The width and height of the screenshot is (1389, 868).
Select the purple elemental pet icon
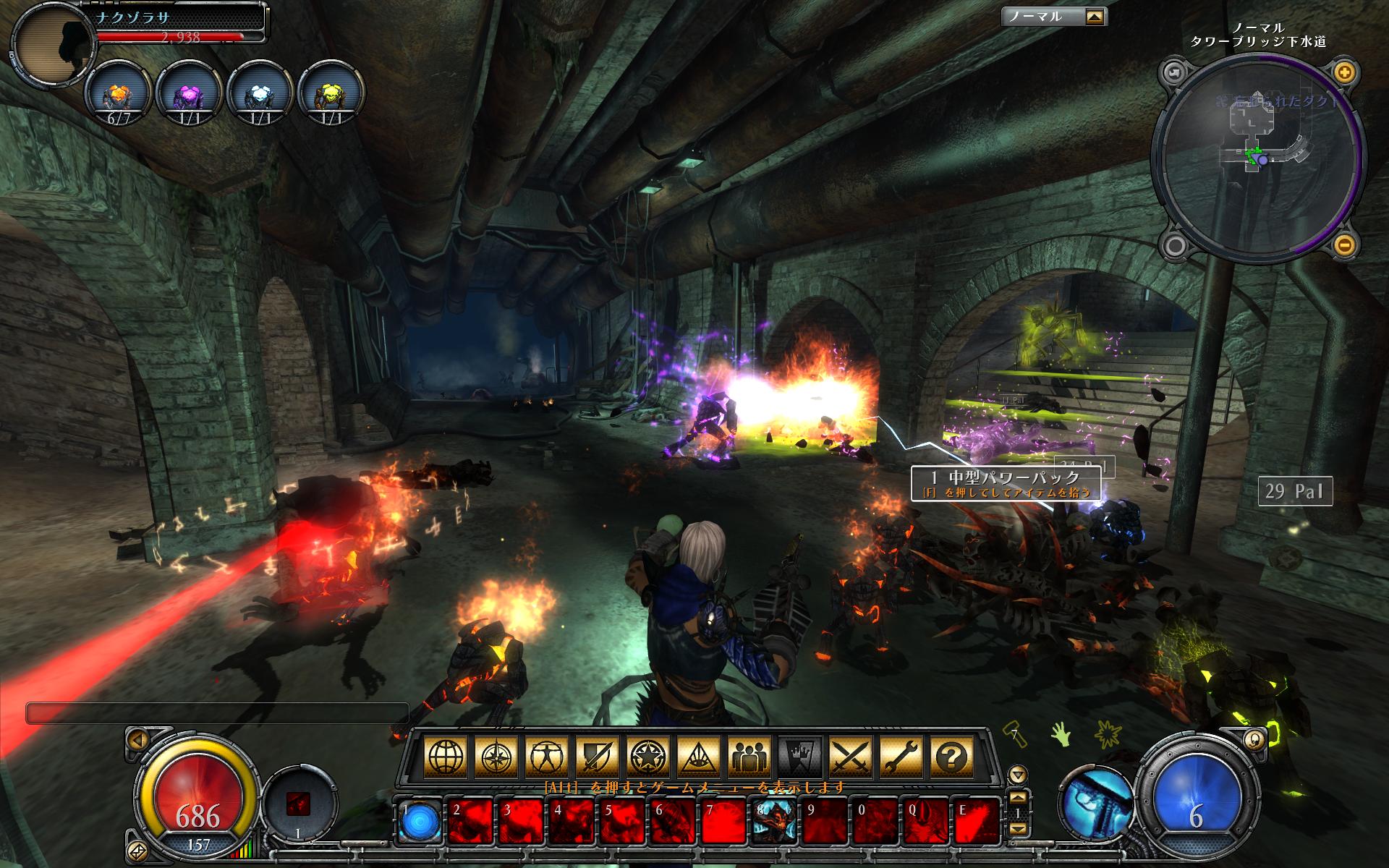188,98
